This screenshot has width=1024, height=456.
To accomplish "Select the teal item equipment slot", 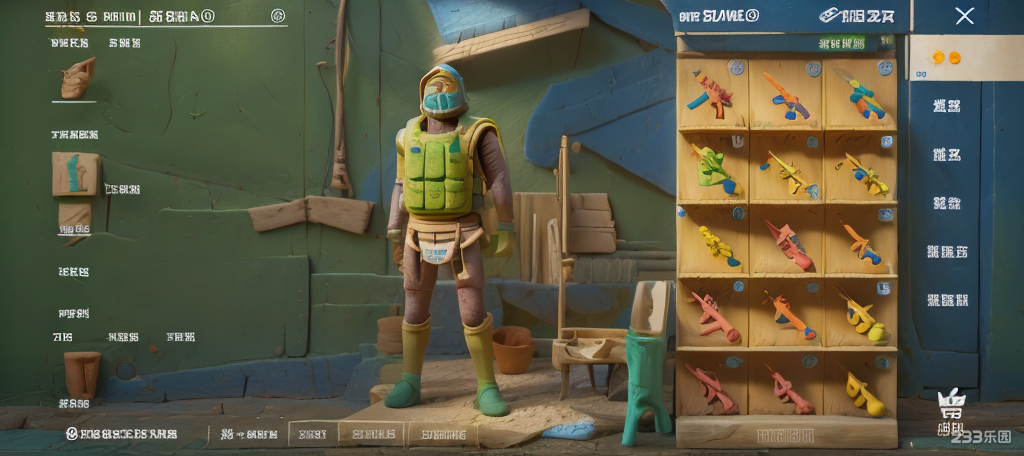I will [76, 173].
